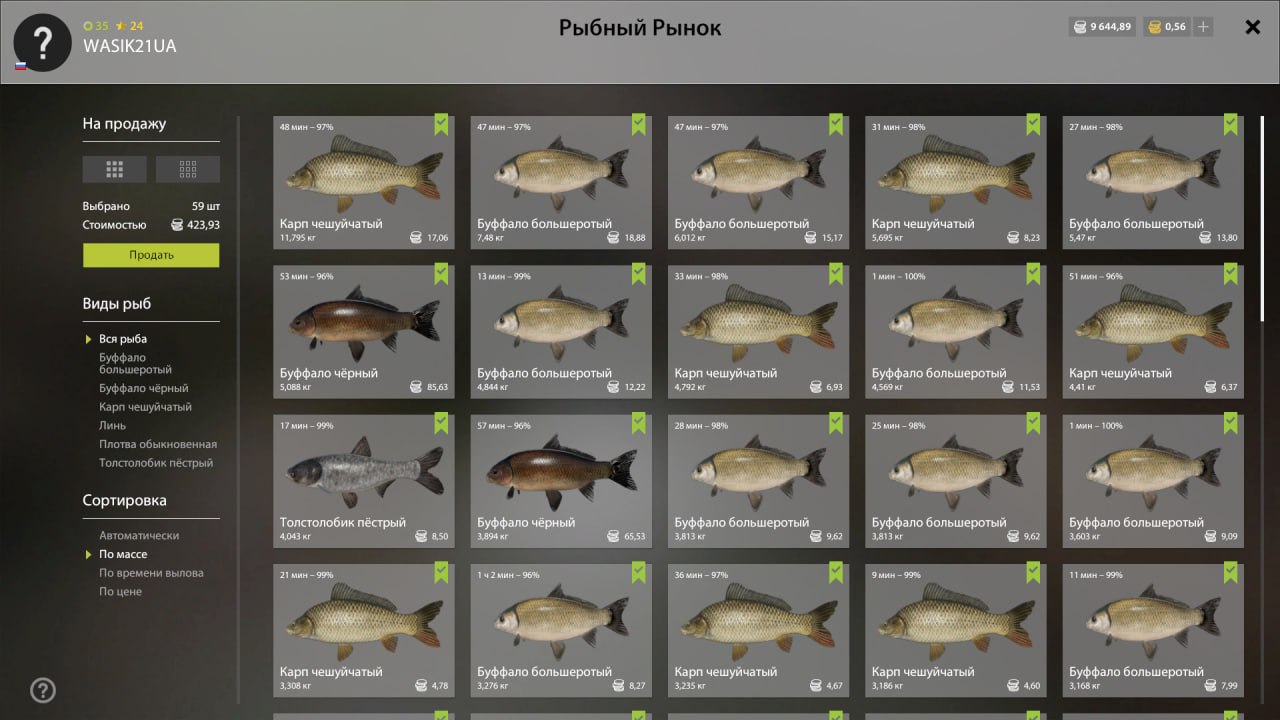Image resolution: width=1280 pixels, height=720 pixels.
Task: Show only Карп чешуйчатый fish
Action: click(x=145, y=407)
